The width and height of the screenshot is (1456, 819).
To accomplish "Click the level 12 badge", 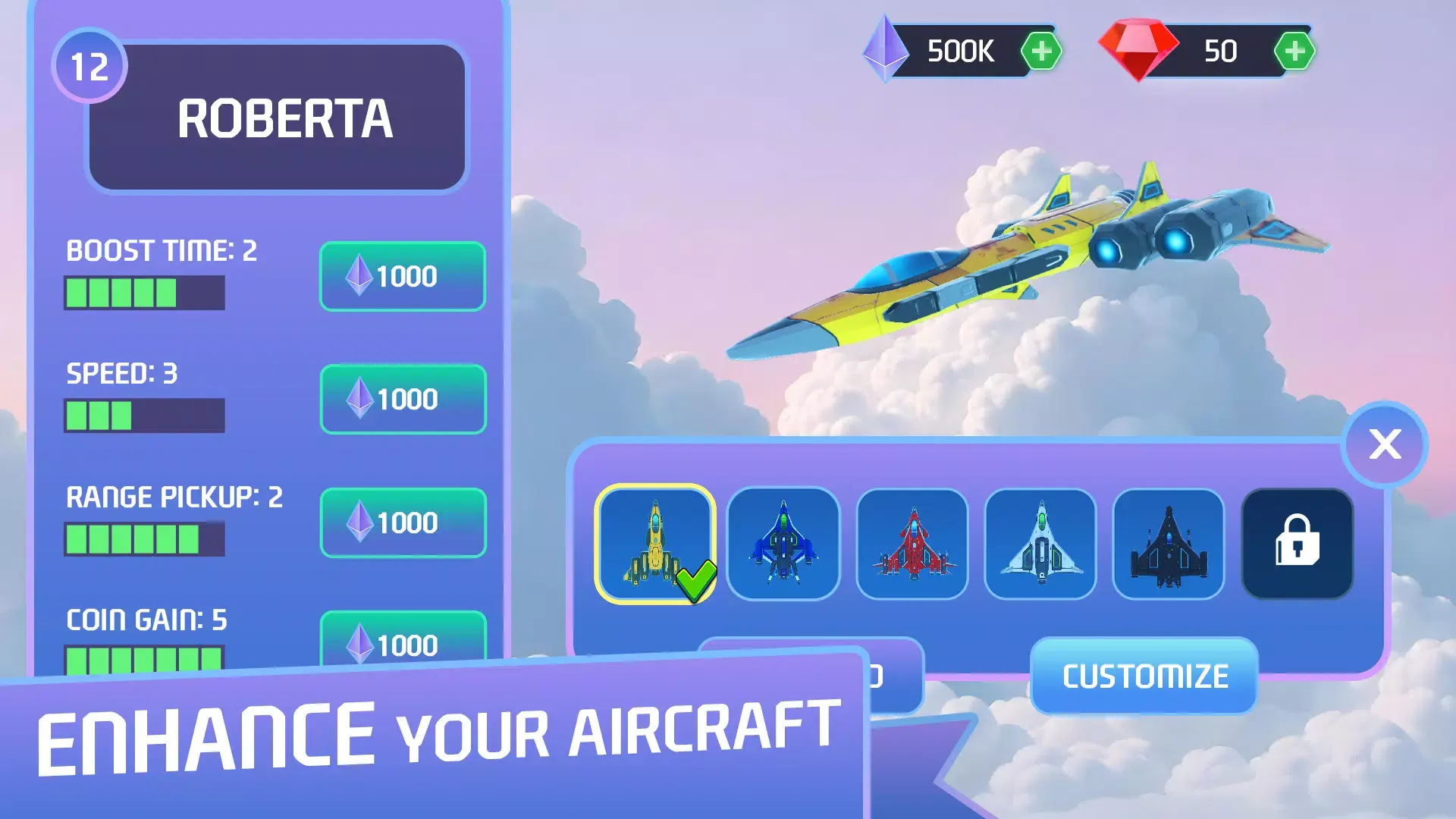I will [89, 68].
